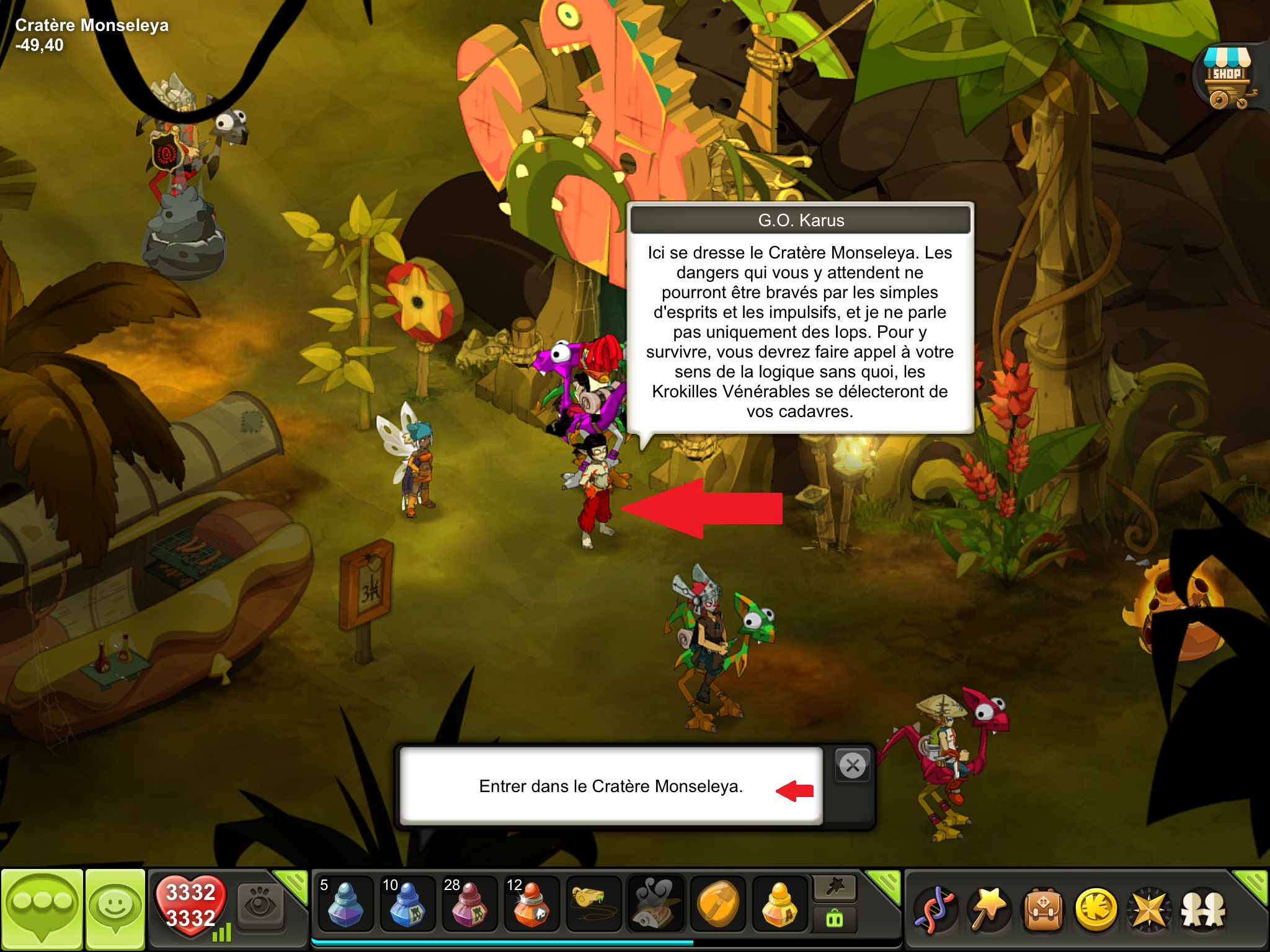Open the chat speech bubble

coord(42,908)
